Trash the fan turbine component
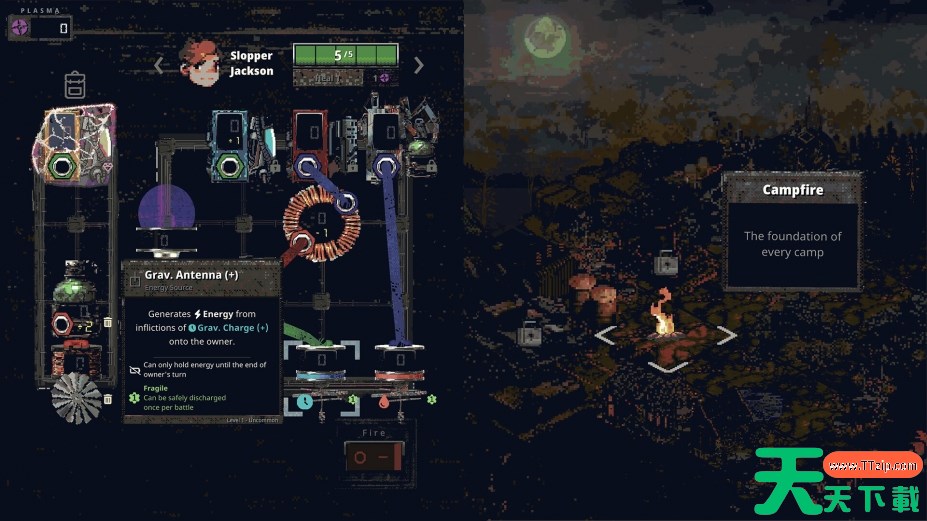 tap(108, 399)
